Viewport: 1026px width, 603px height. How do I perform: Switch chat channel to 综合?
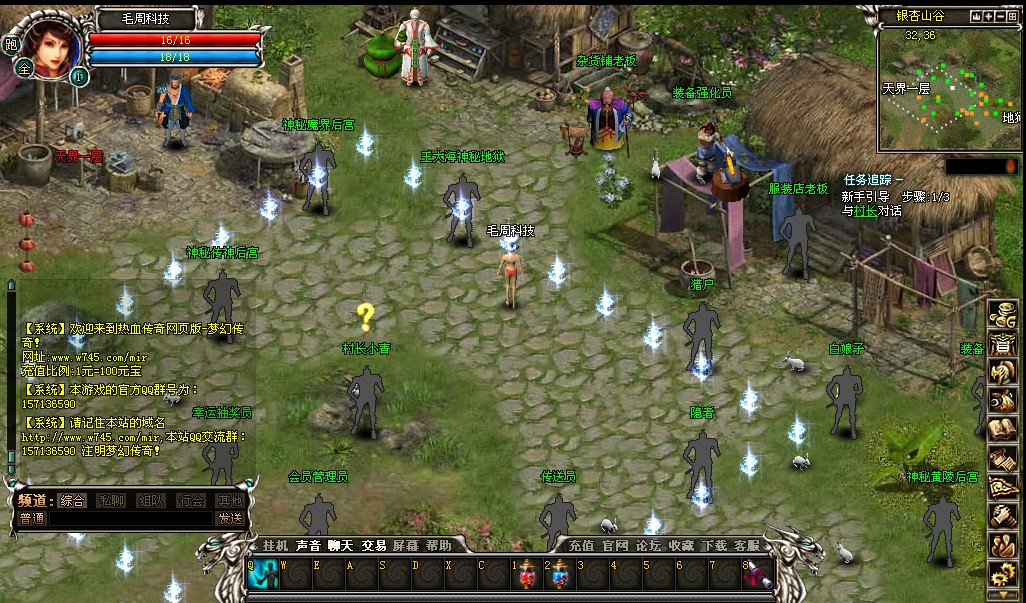[x=72, y=500]
